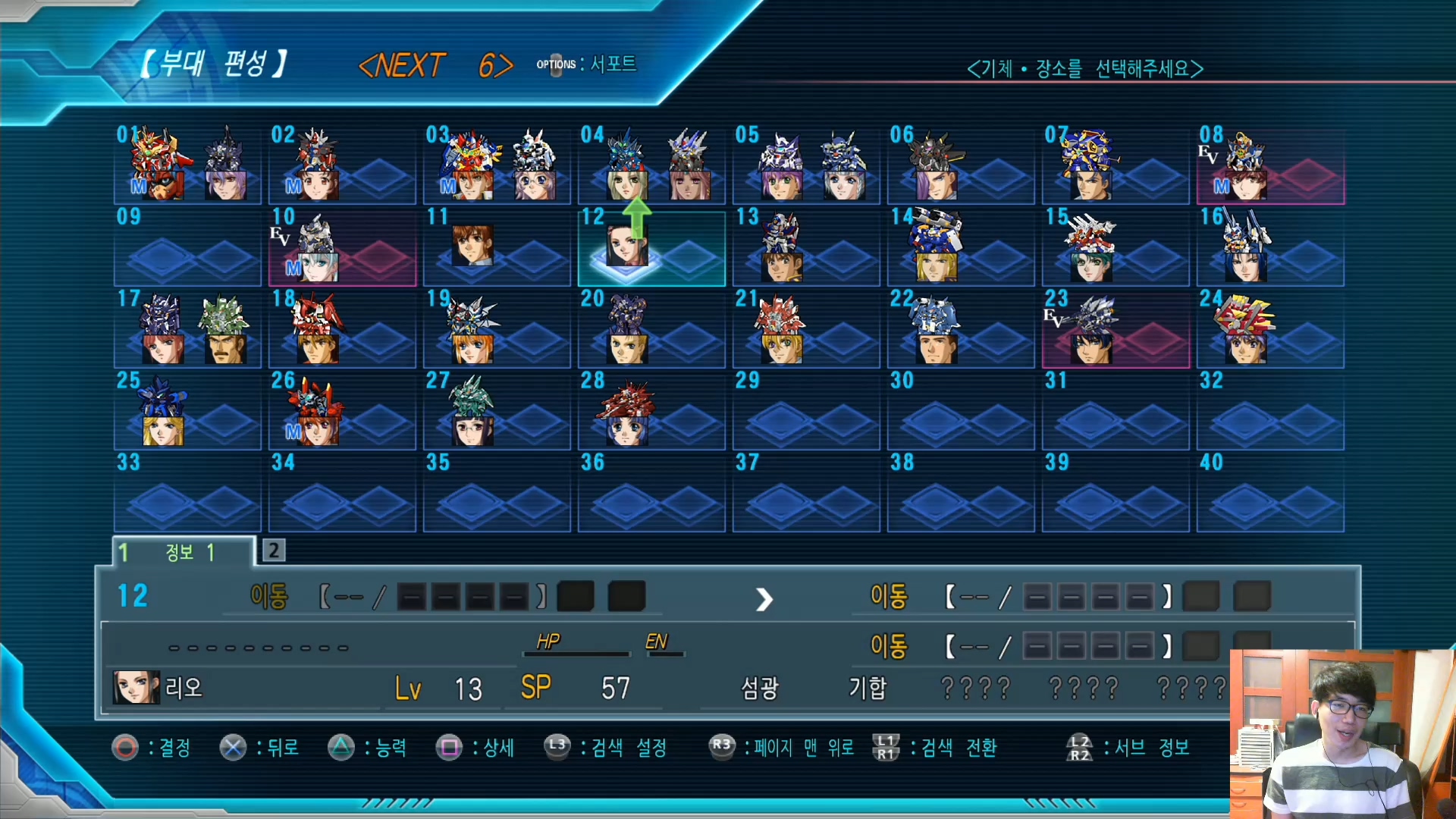Image resolution: width=1456 pixels, height=819 pixels.
Task: Choose squad slot 23 marked EV
Action: point(1116,330)
